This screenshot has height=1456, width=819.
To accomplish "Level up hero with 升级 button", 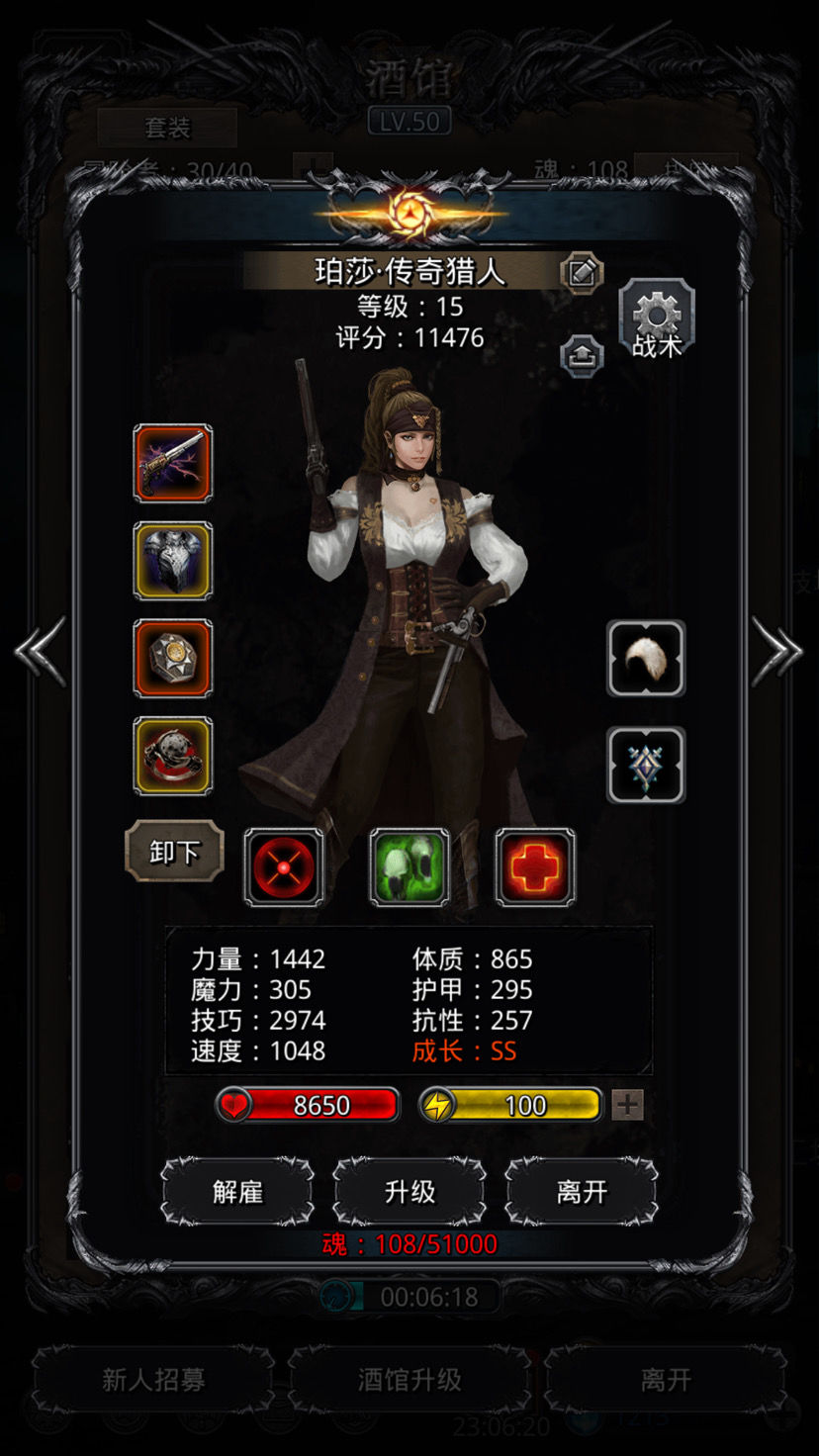I will (409, 1192).
